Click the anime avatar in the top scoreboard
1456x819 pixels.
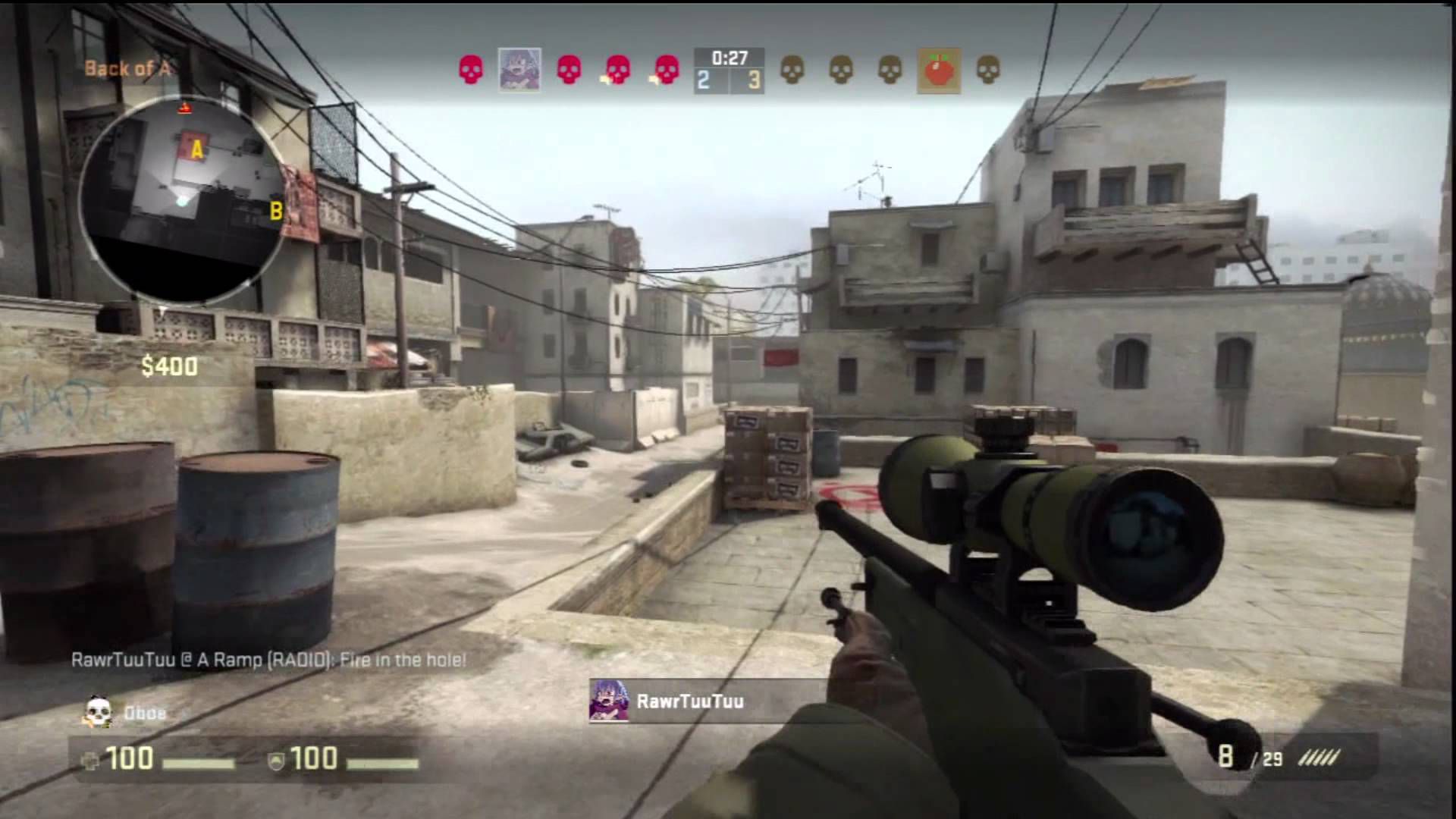[x=519, y=71]
